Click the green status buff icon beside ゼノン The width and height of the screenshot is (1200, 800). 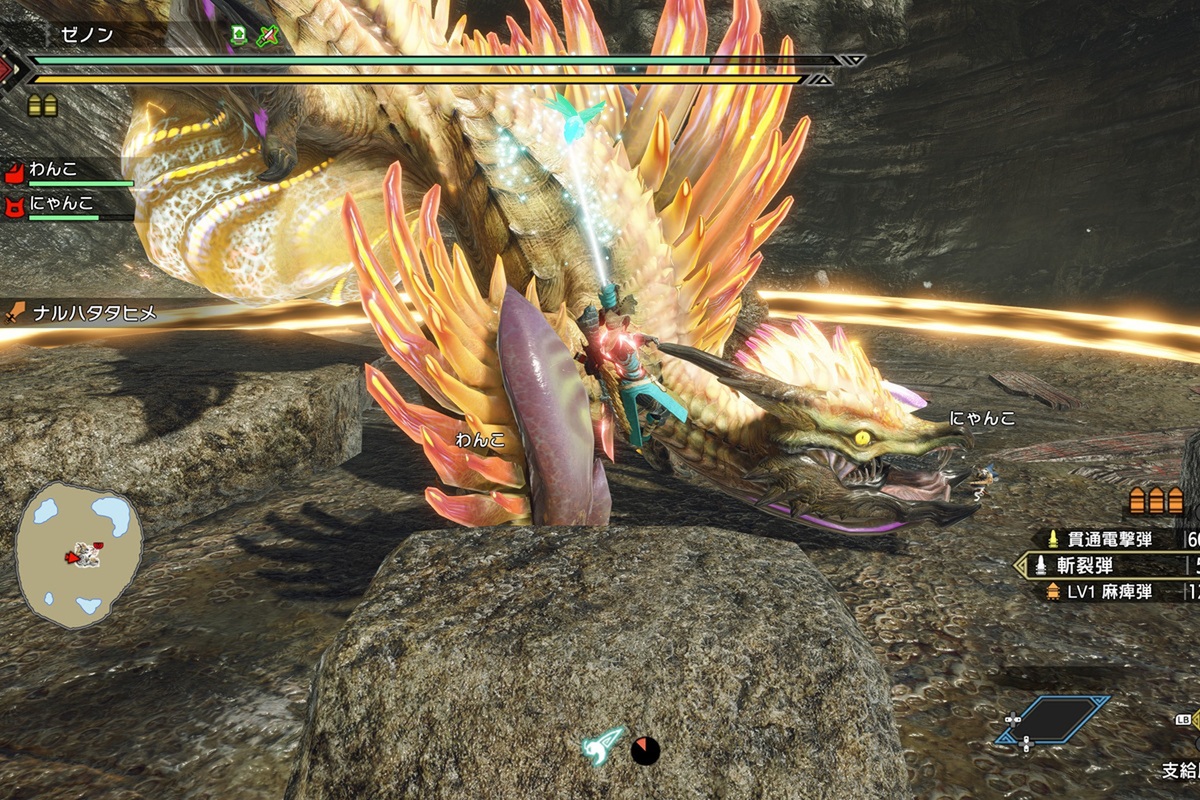tap(238, 35)
